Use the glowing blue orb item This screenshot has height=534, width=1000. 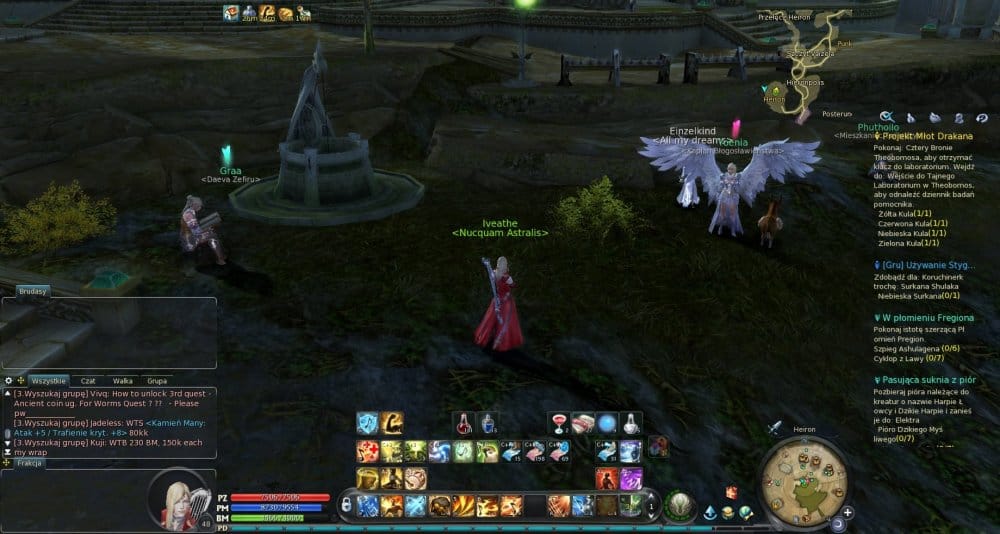(x=606, y=423)
